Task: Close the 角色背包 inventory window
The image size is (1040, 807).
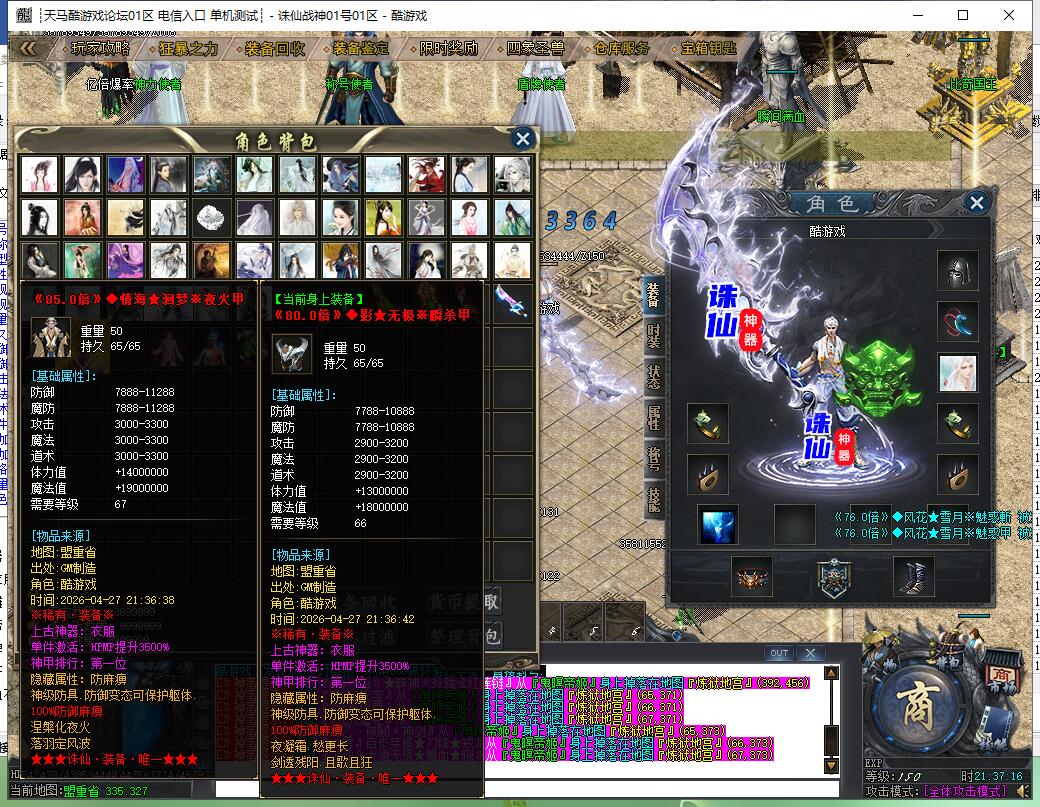Action: (x=522, y=140)
